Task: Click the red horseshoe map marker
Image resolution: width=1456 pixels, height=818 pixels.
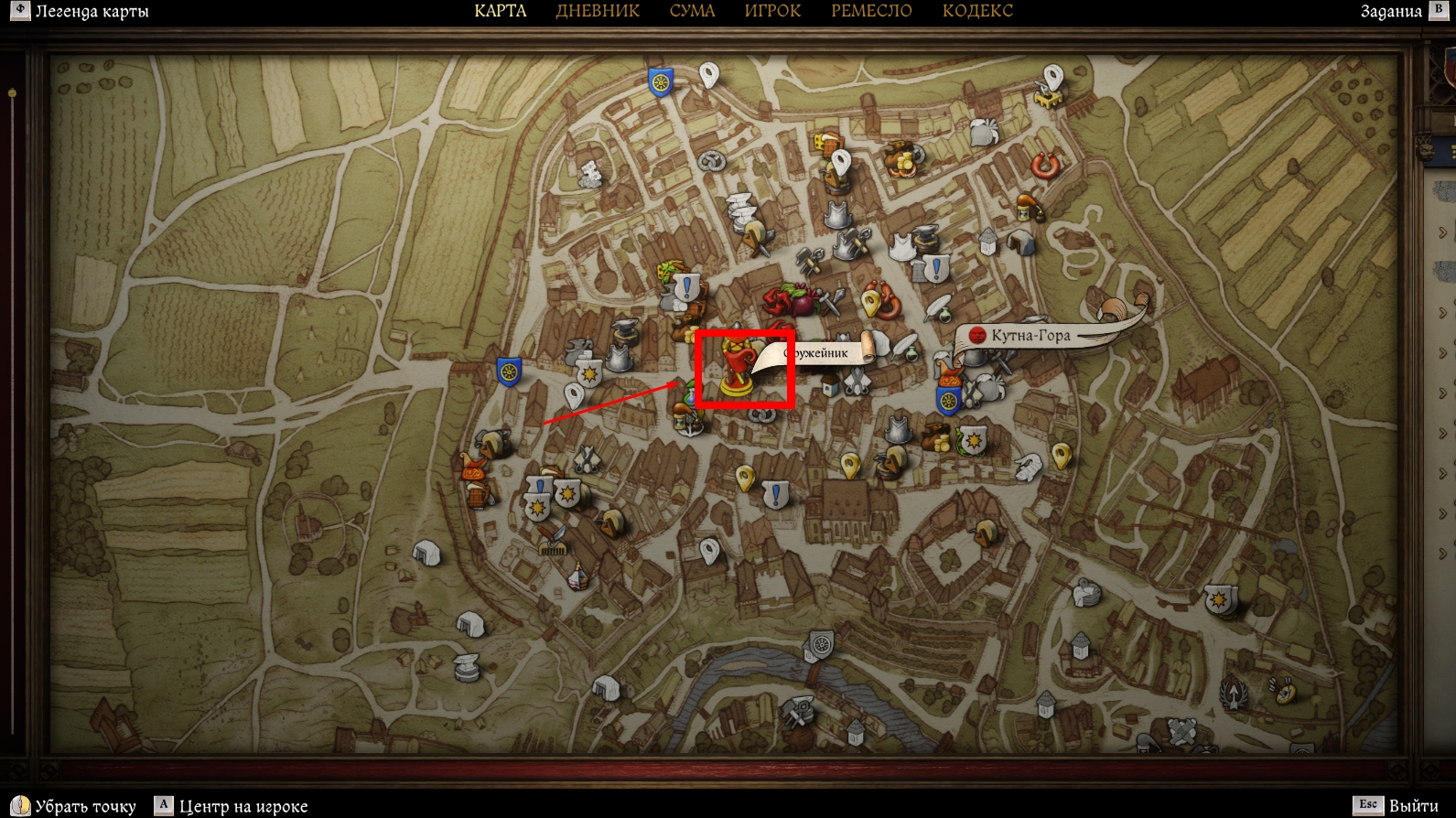Action: click(1045, 166)
